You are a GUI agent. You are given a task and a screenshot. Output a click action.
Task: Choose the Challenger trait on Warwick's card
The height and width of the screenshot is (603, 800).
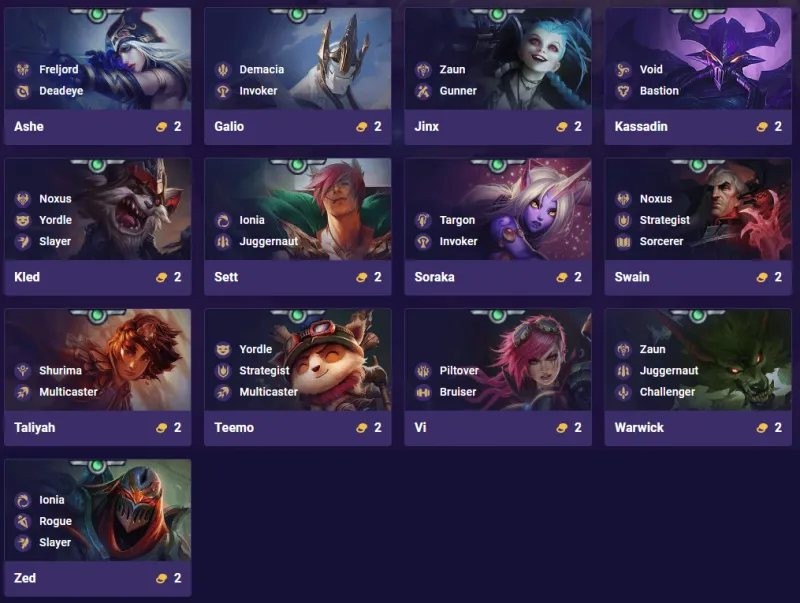[666, 392]
